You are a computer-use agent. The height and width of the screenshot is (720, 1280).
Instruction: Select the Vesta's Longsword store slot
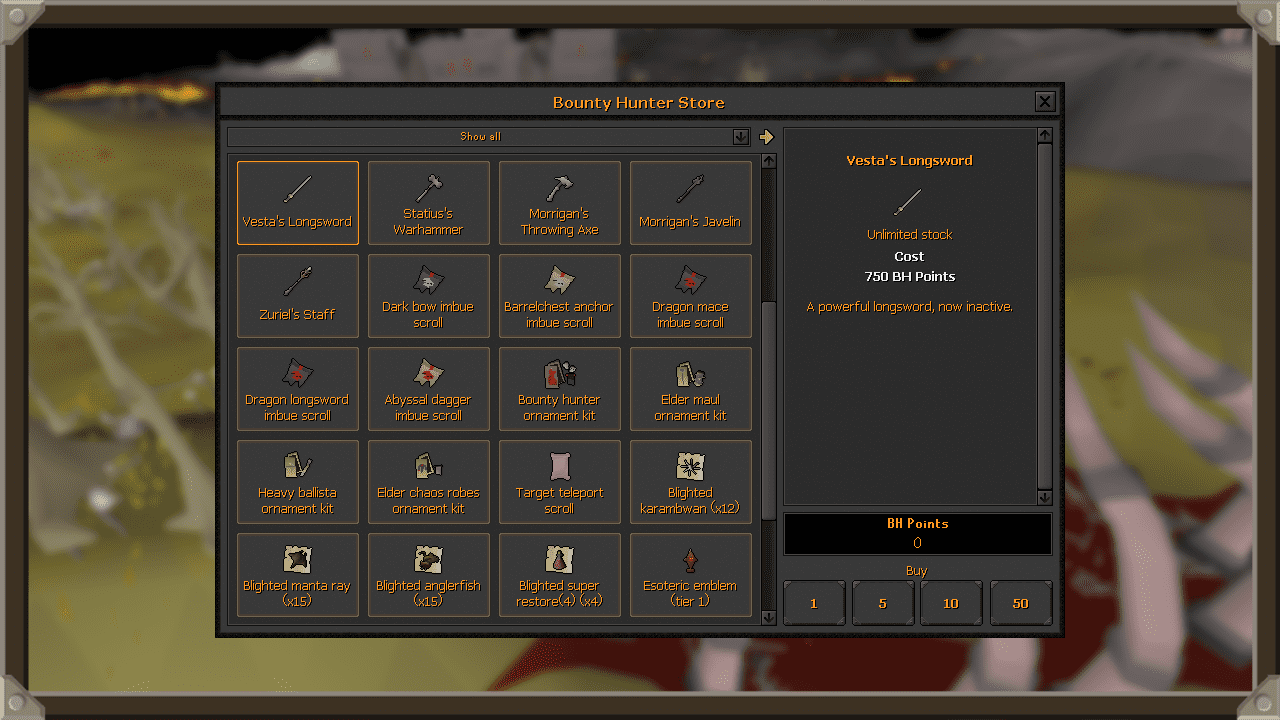(x=297, y=203)
